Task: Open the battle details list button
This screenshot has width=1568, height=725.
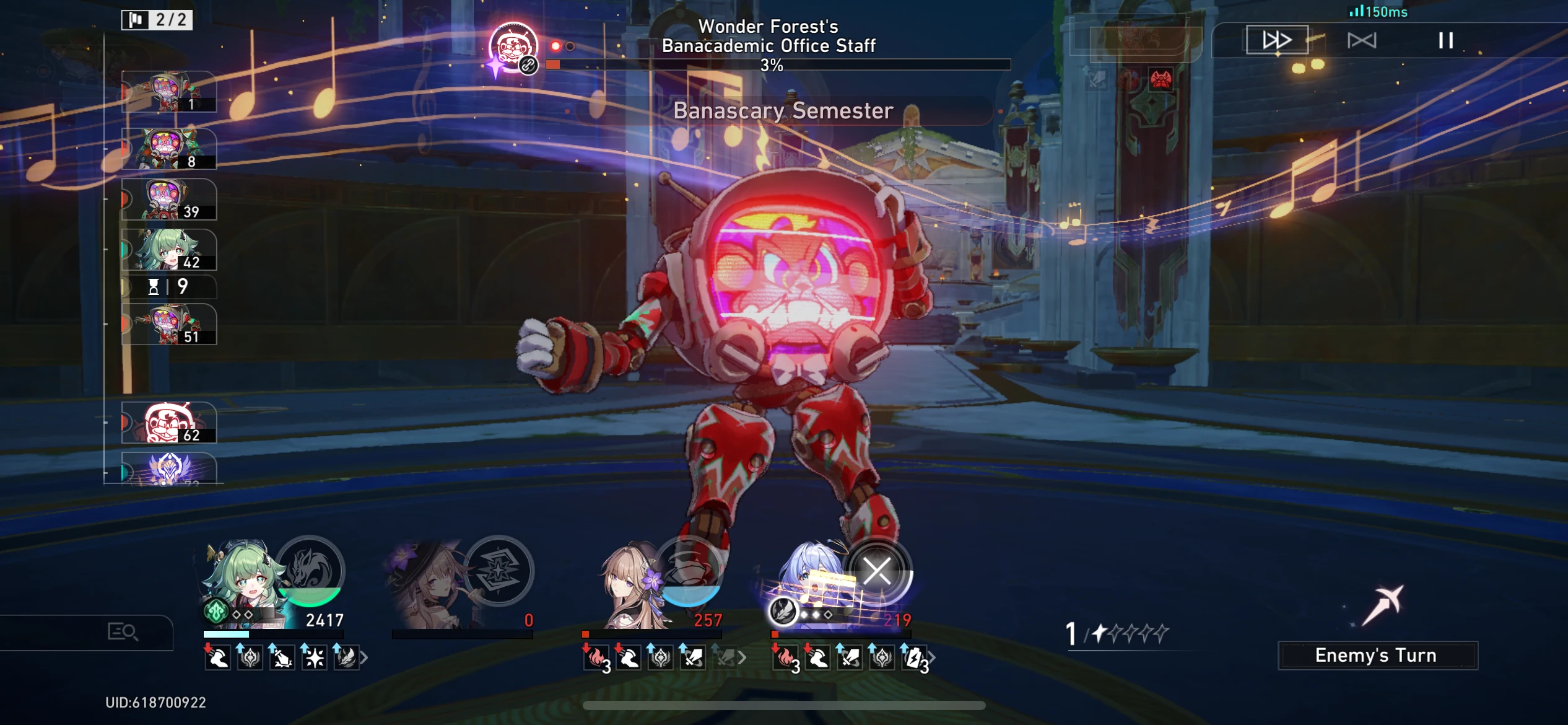Action: pyautogui.click(x=123, y=631)
